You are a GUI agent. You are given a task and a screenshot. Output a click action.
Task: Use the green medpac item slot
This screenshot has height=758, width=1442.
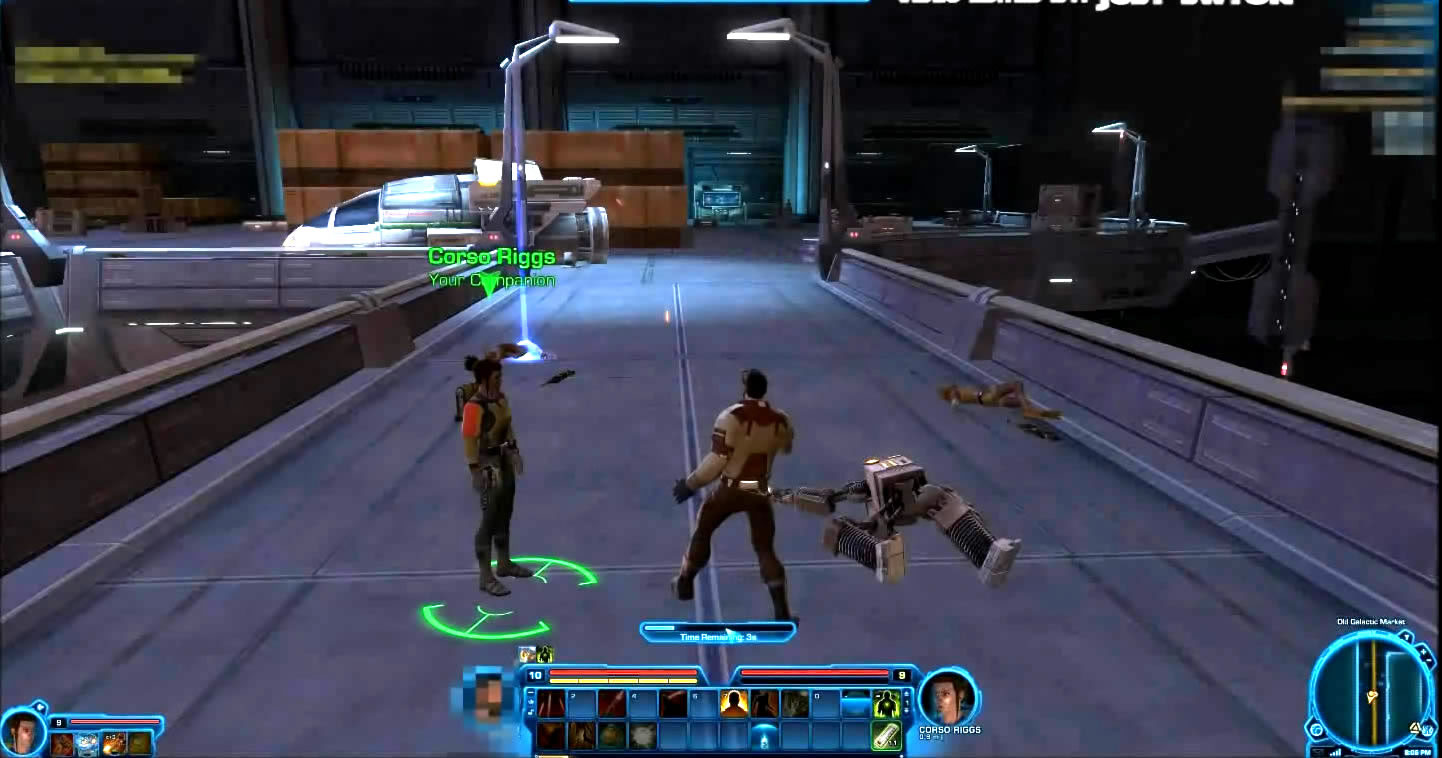click(x=885, y=736)
